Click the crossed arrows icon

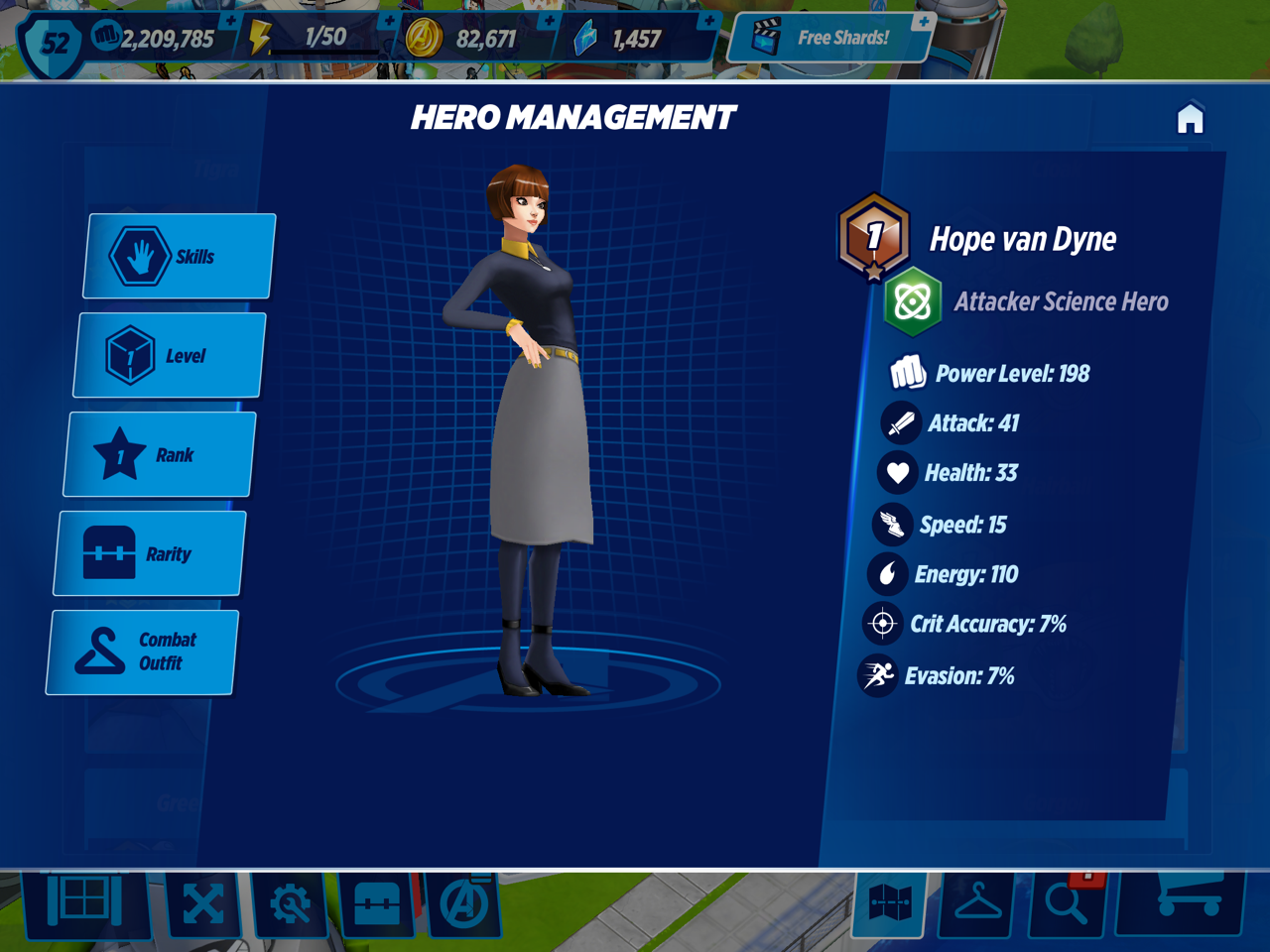[203, 904]
